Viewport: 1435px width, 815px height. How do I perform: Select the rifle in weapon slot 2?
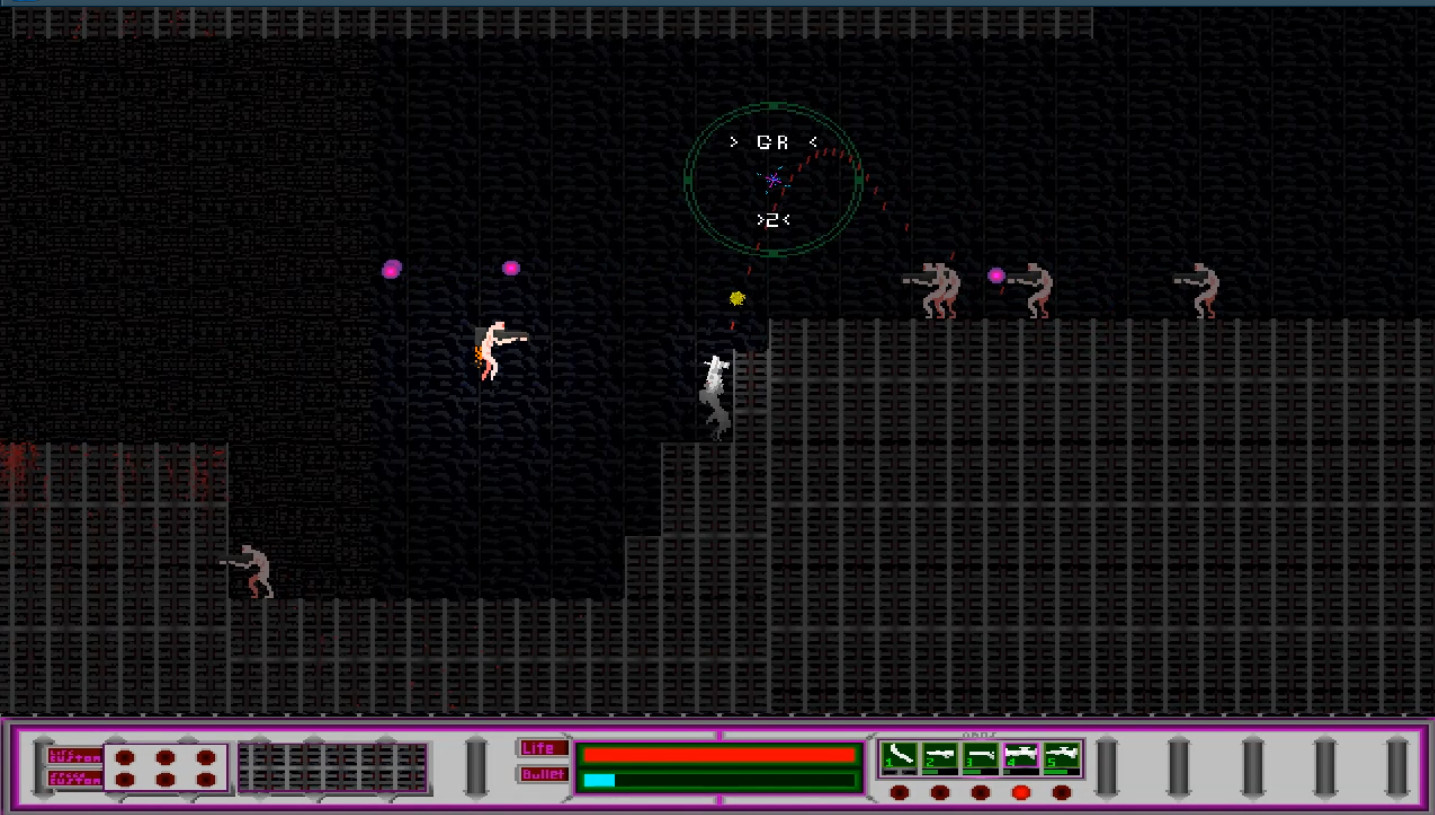940,752
